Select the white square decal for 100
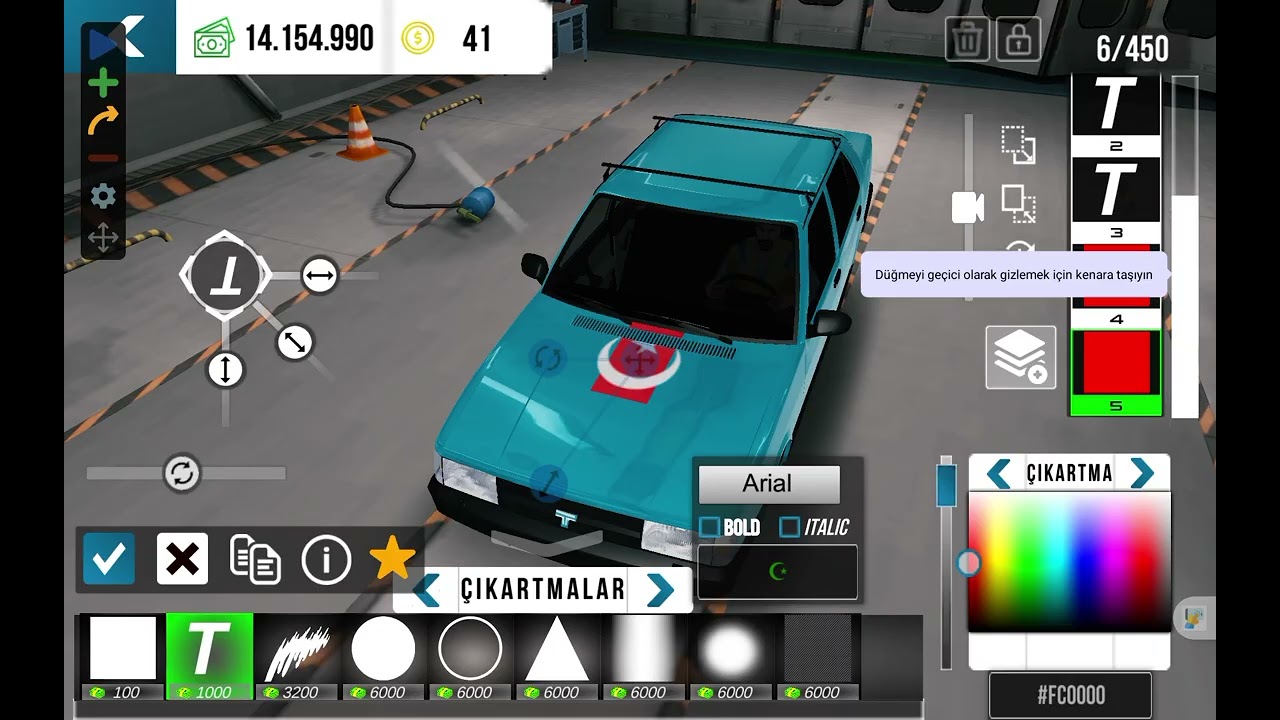This screenshot has height=720, width=1280. coord(123,650)
